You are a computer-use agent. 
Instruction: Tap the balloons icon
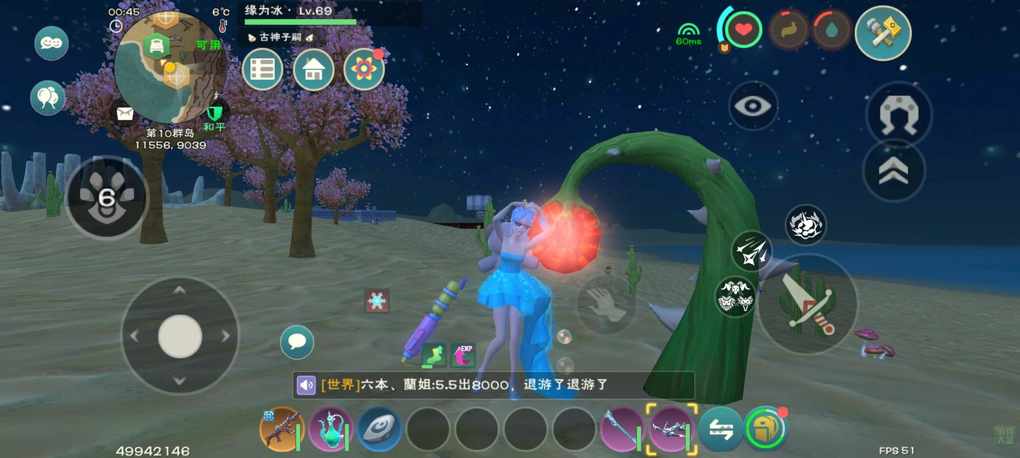(47, 97)
